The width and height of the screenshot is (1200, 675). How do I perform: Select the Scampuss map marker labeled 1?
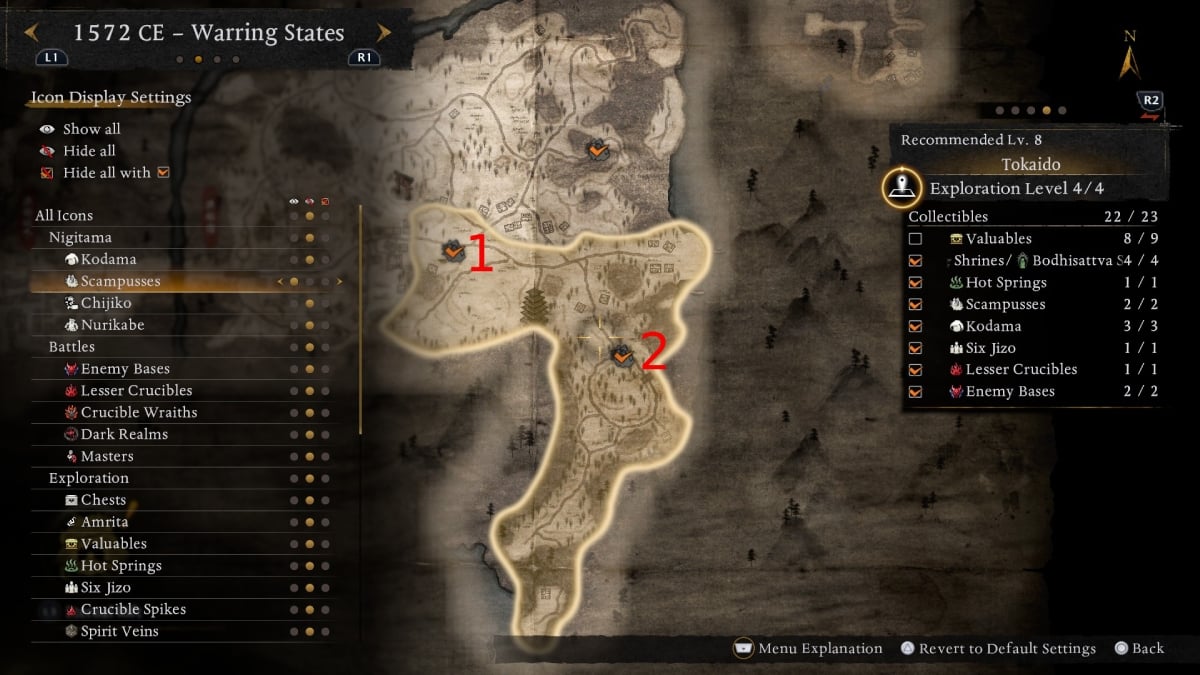point(453,251)
